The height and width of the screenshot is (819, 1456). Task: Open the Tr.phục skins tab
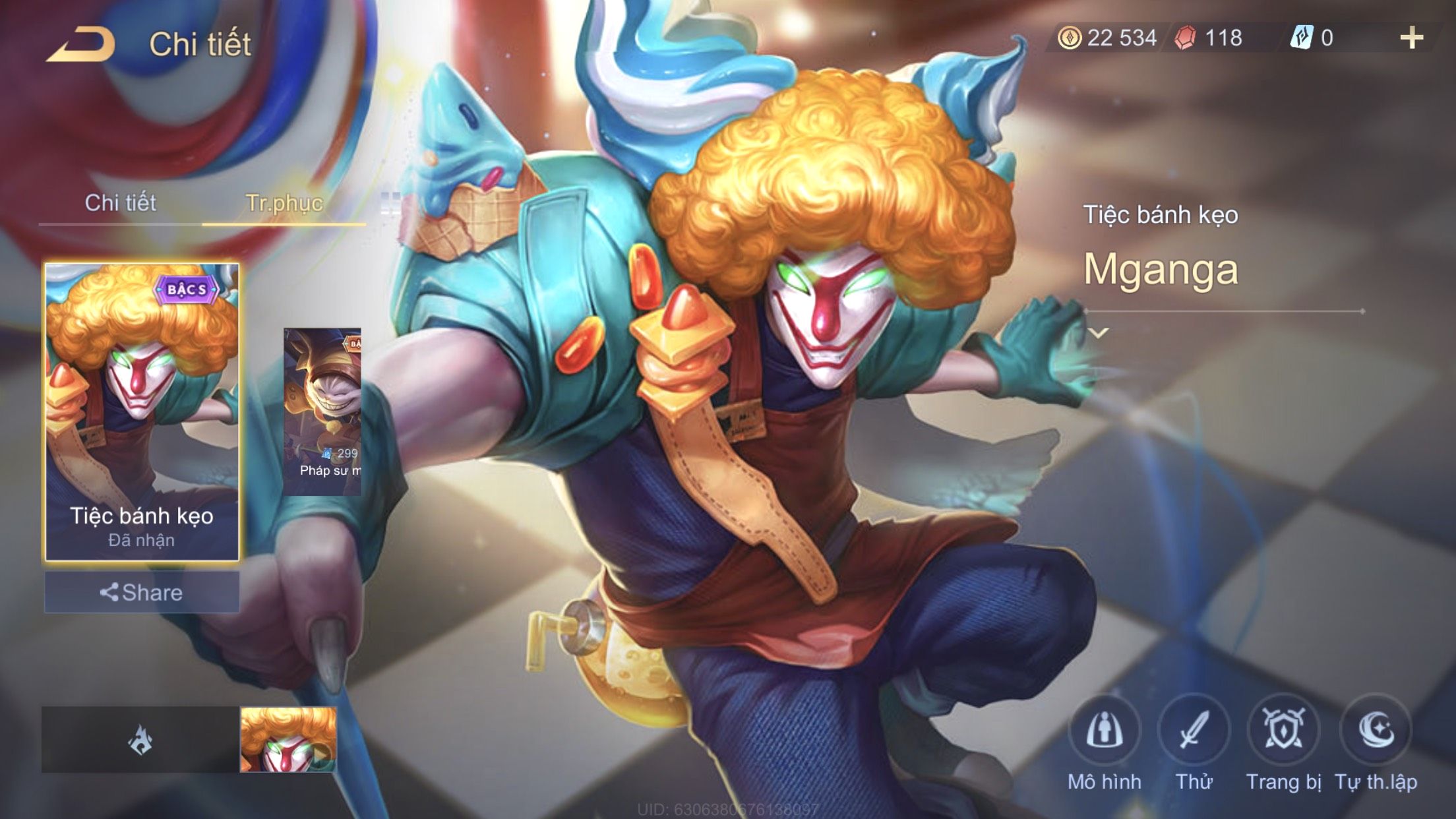click(284, 202)
